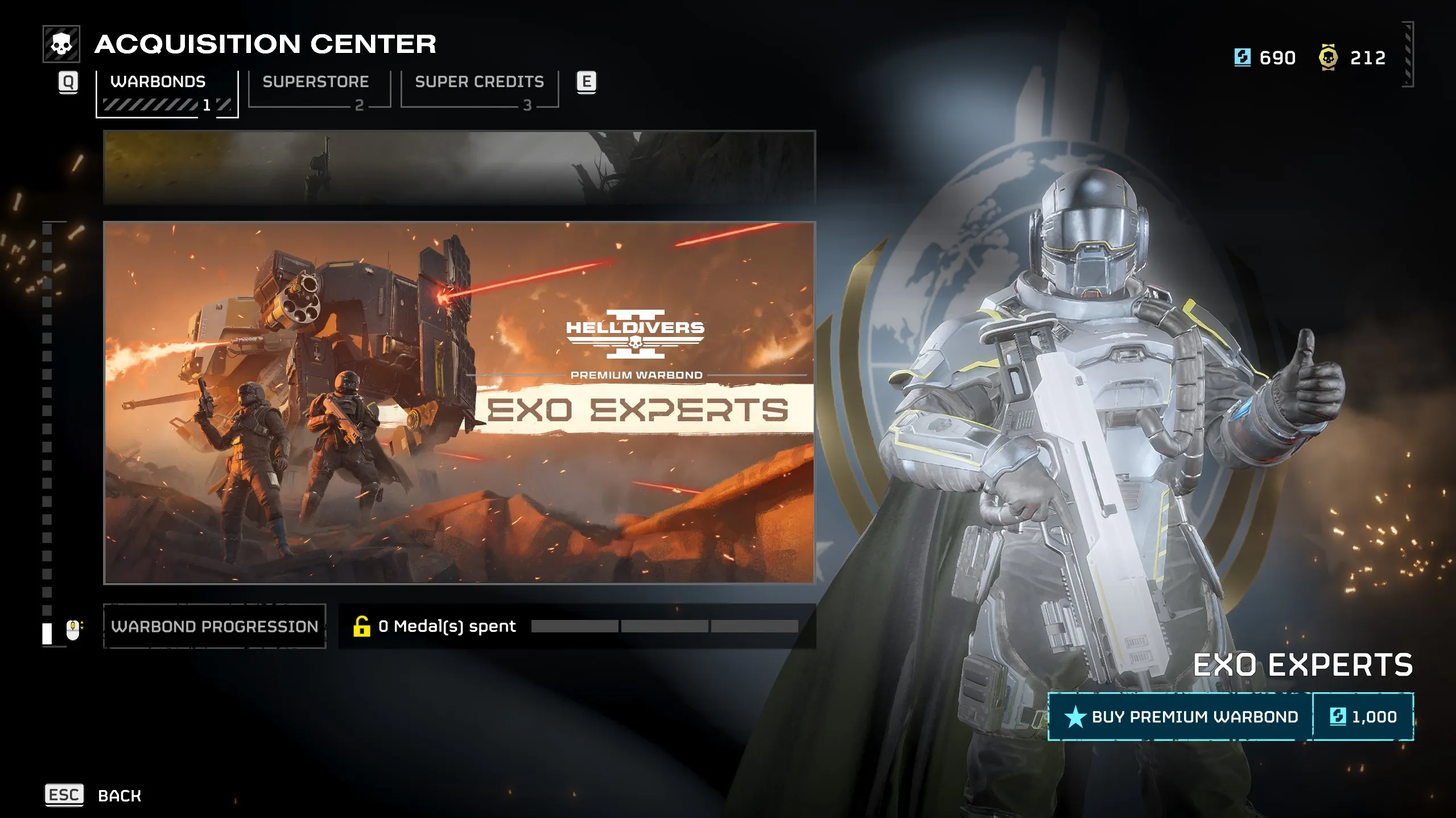Choose the partially visible warbond banner above
The height and width of the screenshot is (818, 1456).
(459, 167)
